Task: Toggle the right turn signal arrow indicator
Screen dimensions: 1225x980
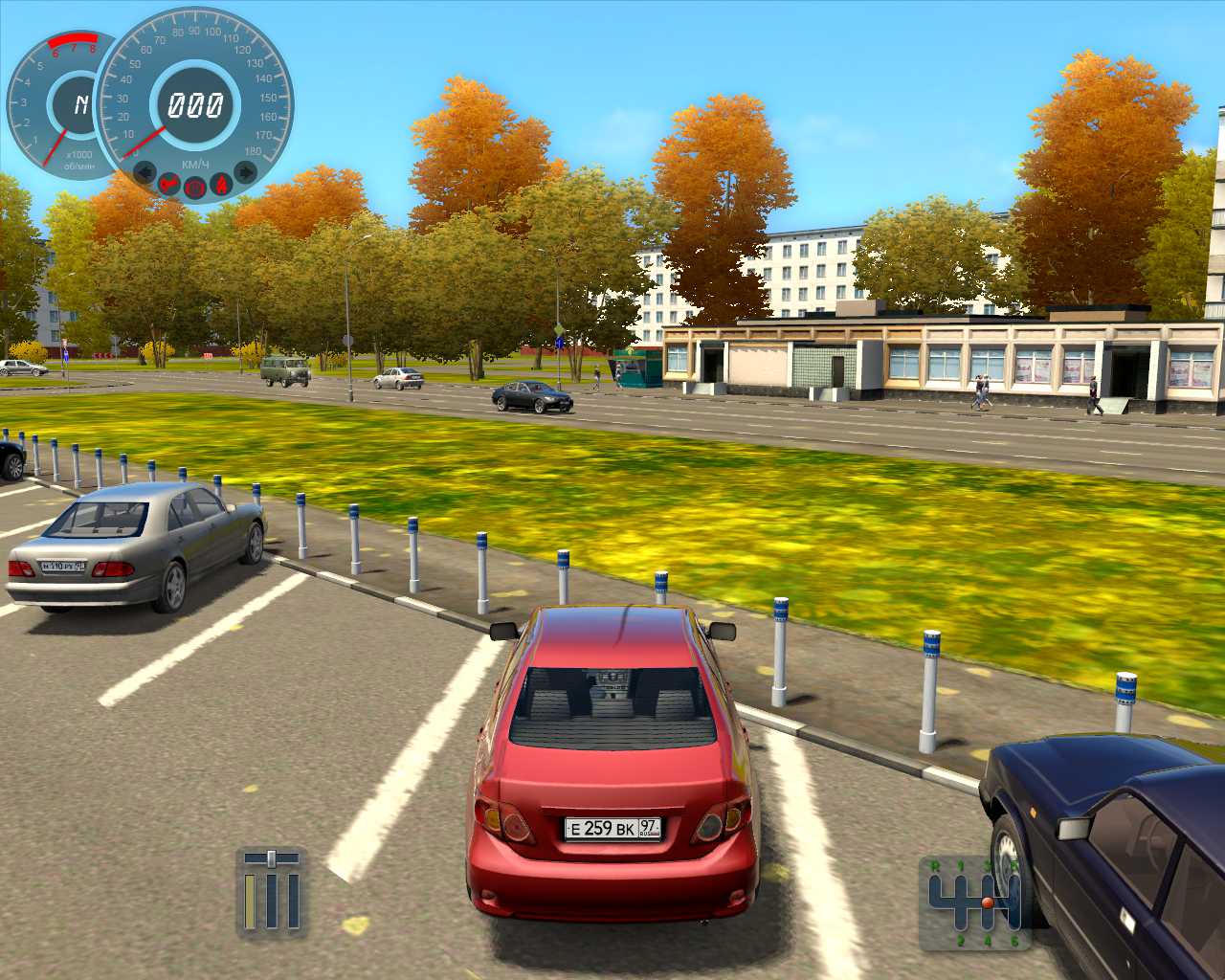Action: pos(245,173)
